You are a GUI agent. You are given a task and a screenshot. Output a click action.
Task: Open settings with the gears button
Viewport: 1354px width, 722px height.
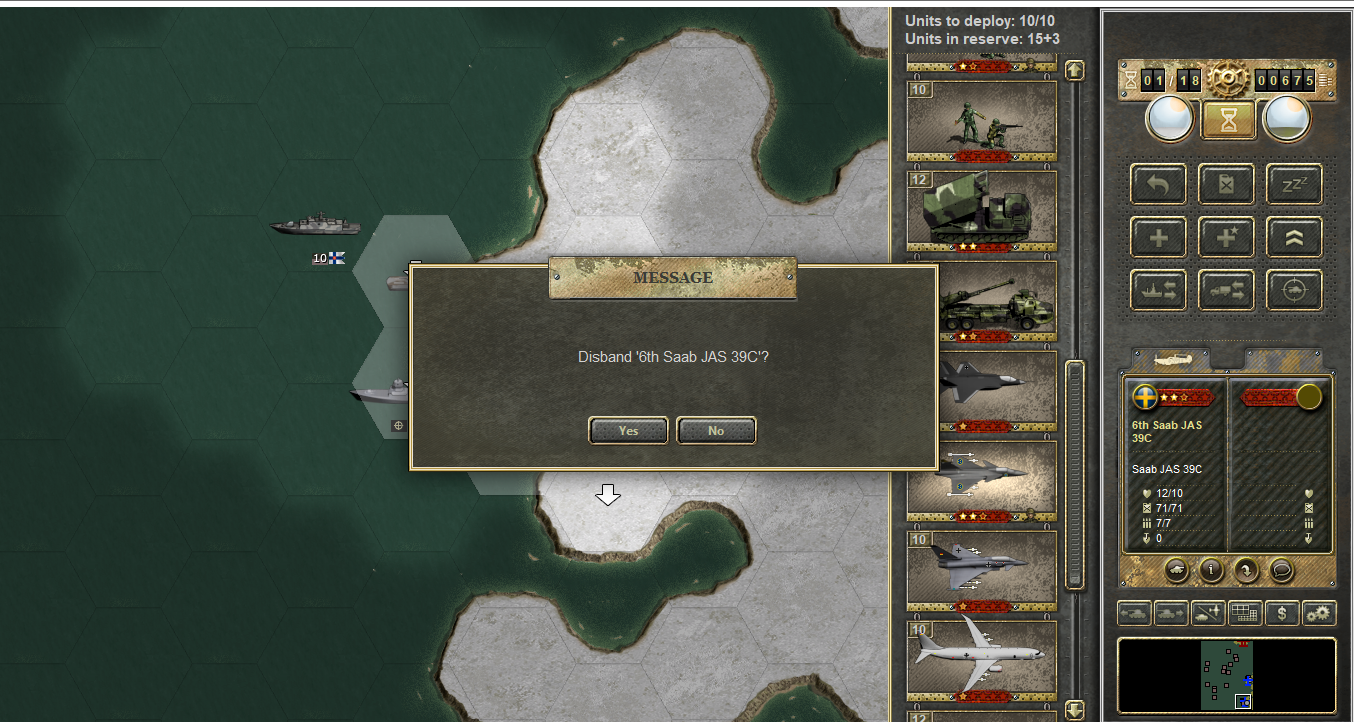(x=1319, y=613)
